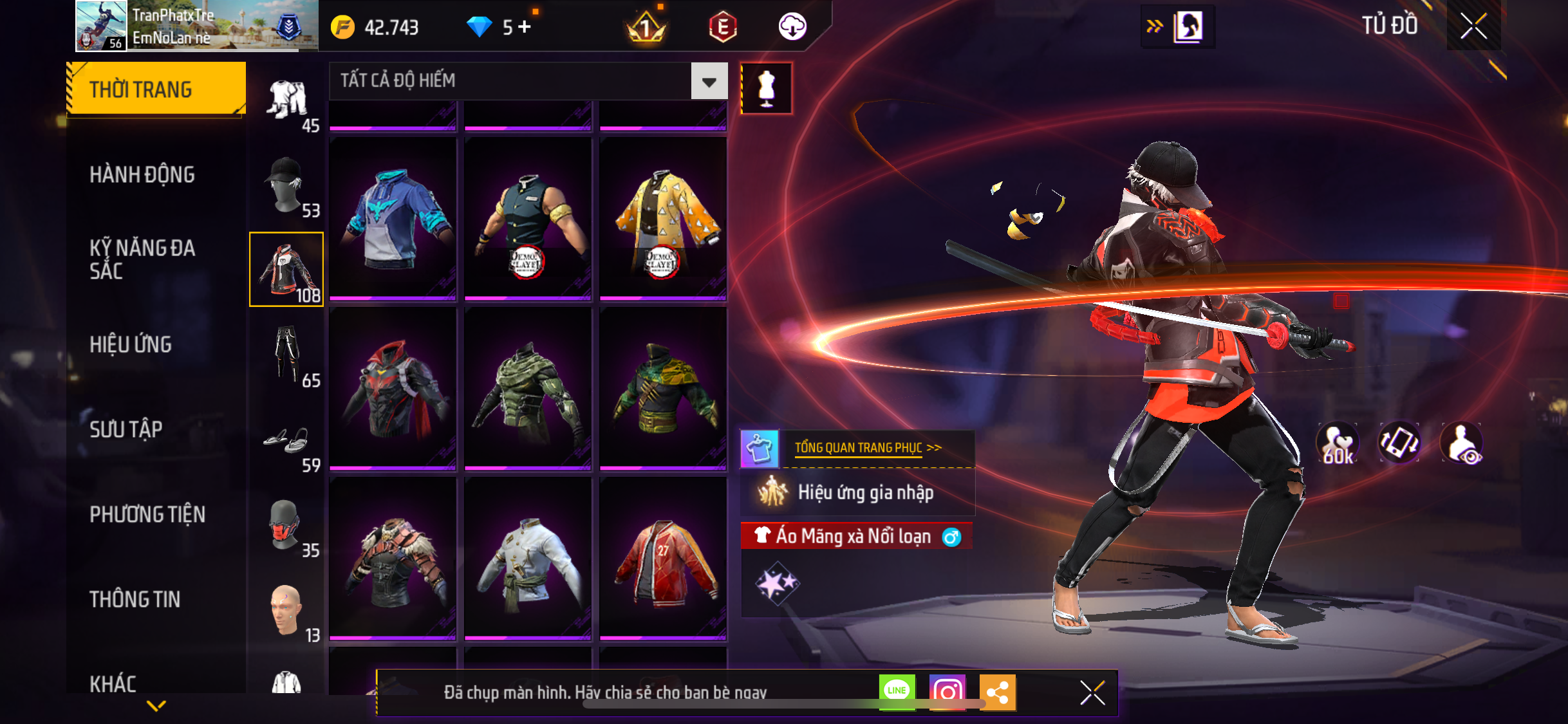Viewport: 1568px width, 724px height.
Task: Go to the Phương Tiện tab
Action: point(147,514)
